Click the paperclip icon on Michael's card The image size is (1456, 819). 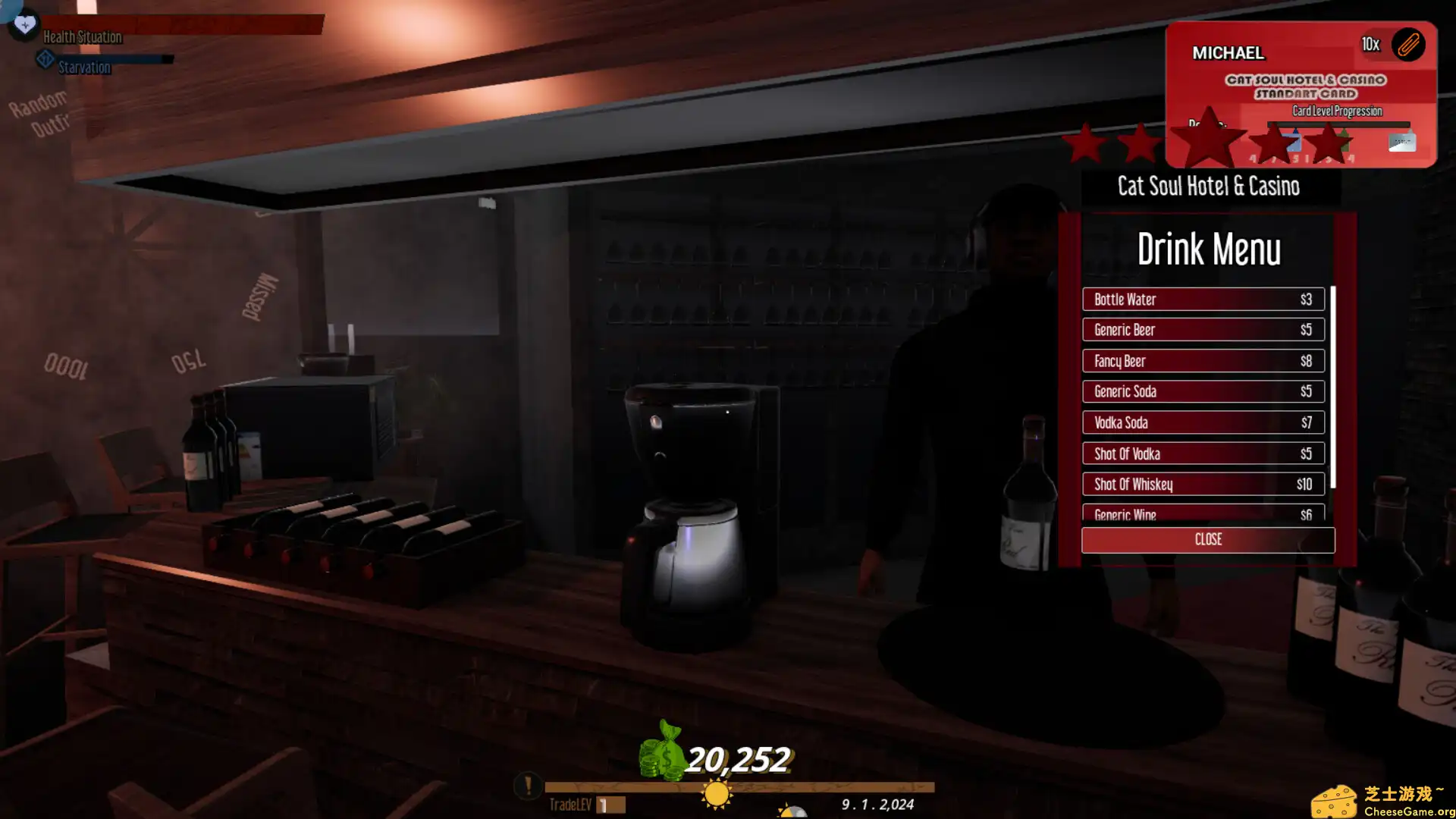tap(1410, 45)
